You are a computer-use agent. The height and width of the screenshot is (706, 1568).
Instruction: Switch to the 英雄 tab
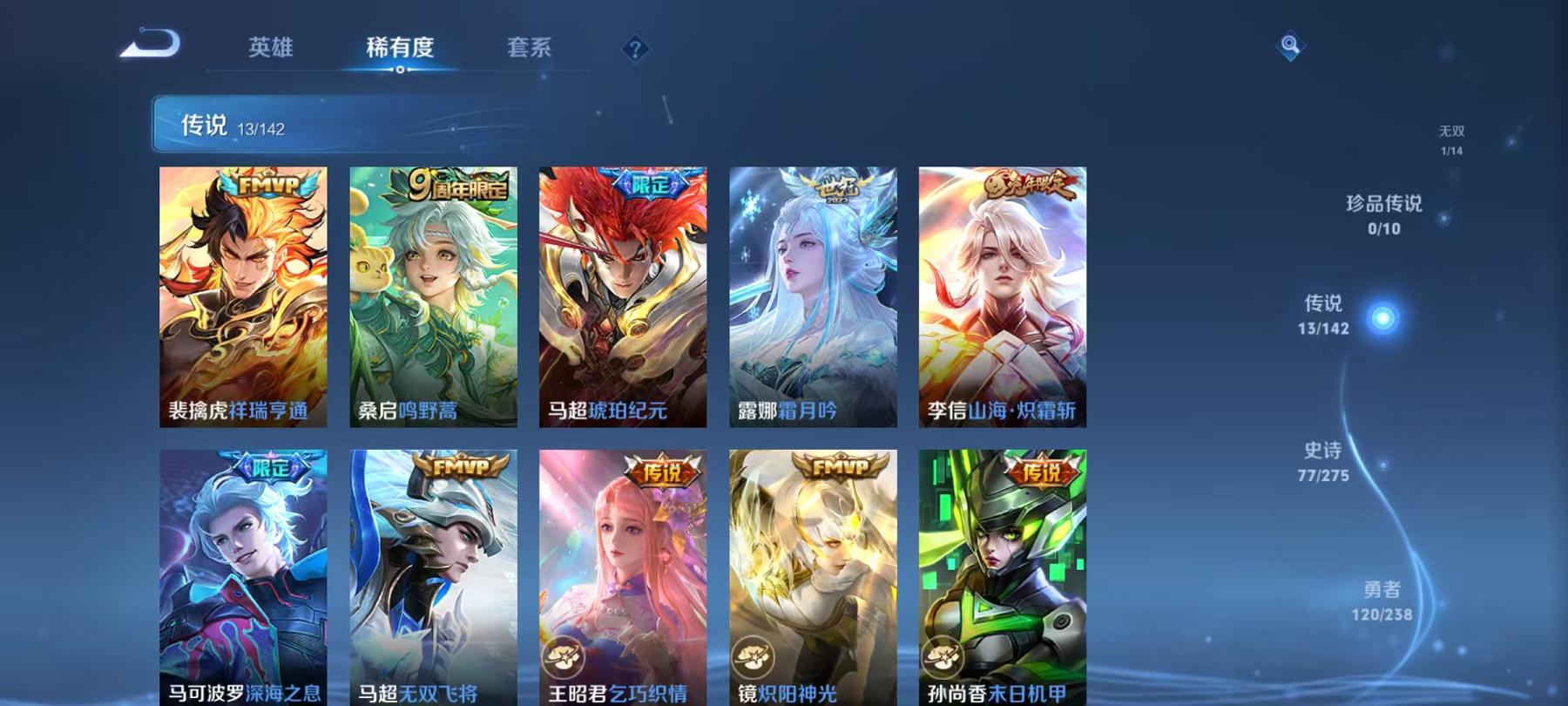coord(271,50)
